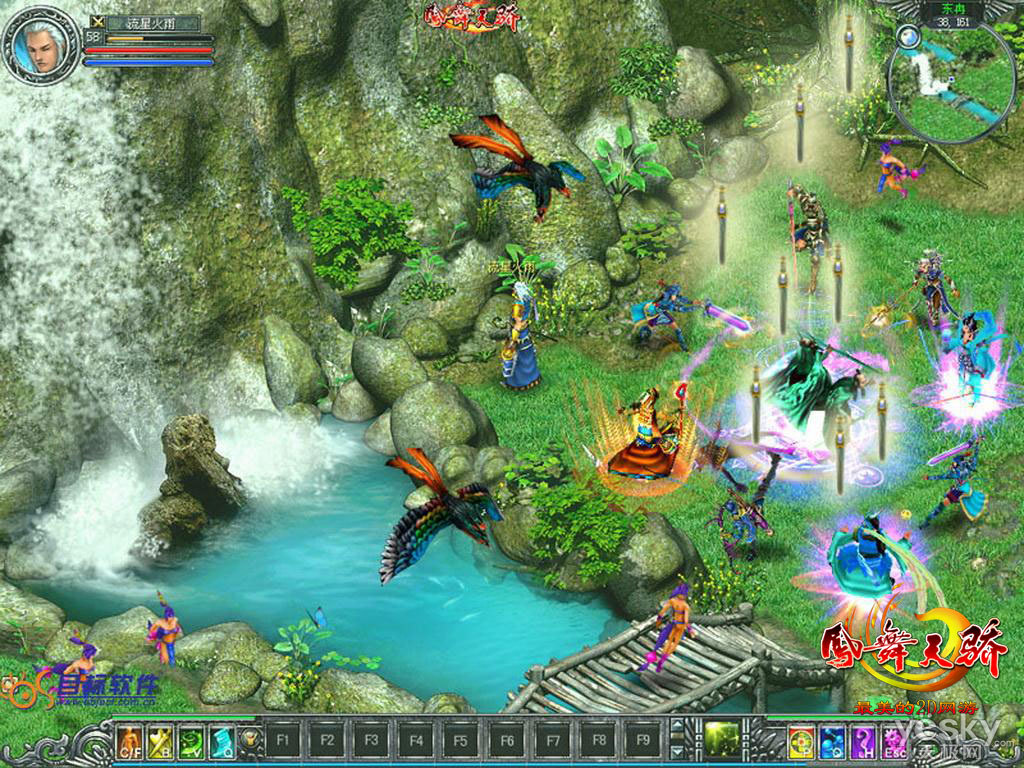The height and width of the screenshot is (768, 1024).
Task: Activate the green swirl icon labeled V
Action: (x=191, y=741)
